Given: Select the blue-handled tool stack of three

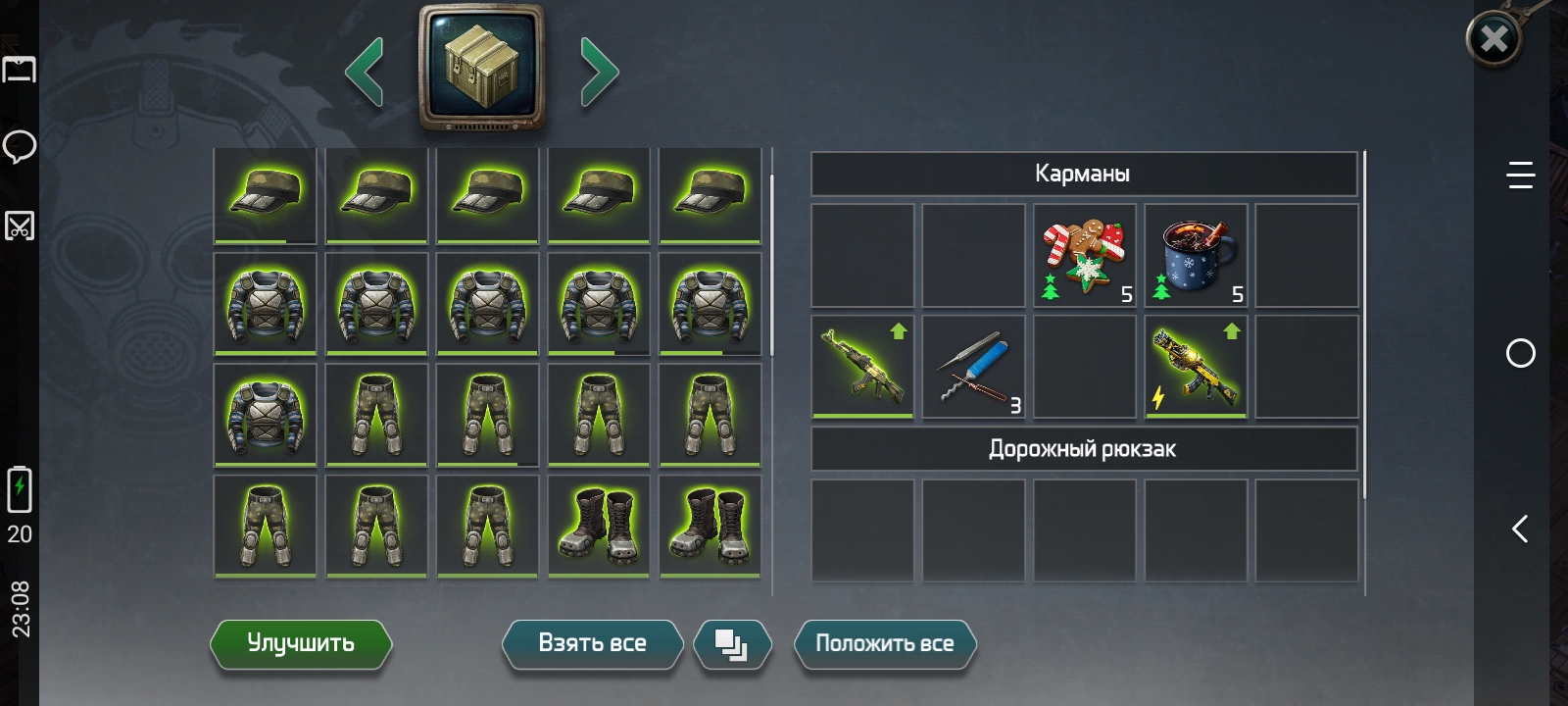Looking at the screenshot, I should point(973,367).
